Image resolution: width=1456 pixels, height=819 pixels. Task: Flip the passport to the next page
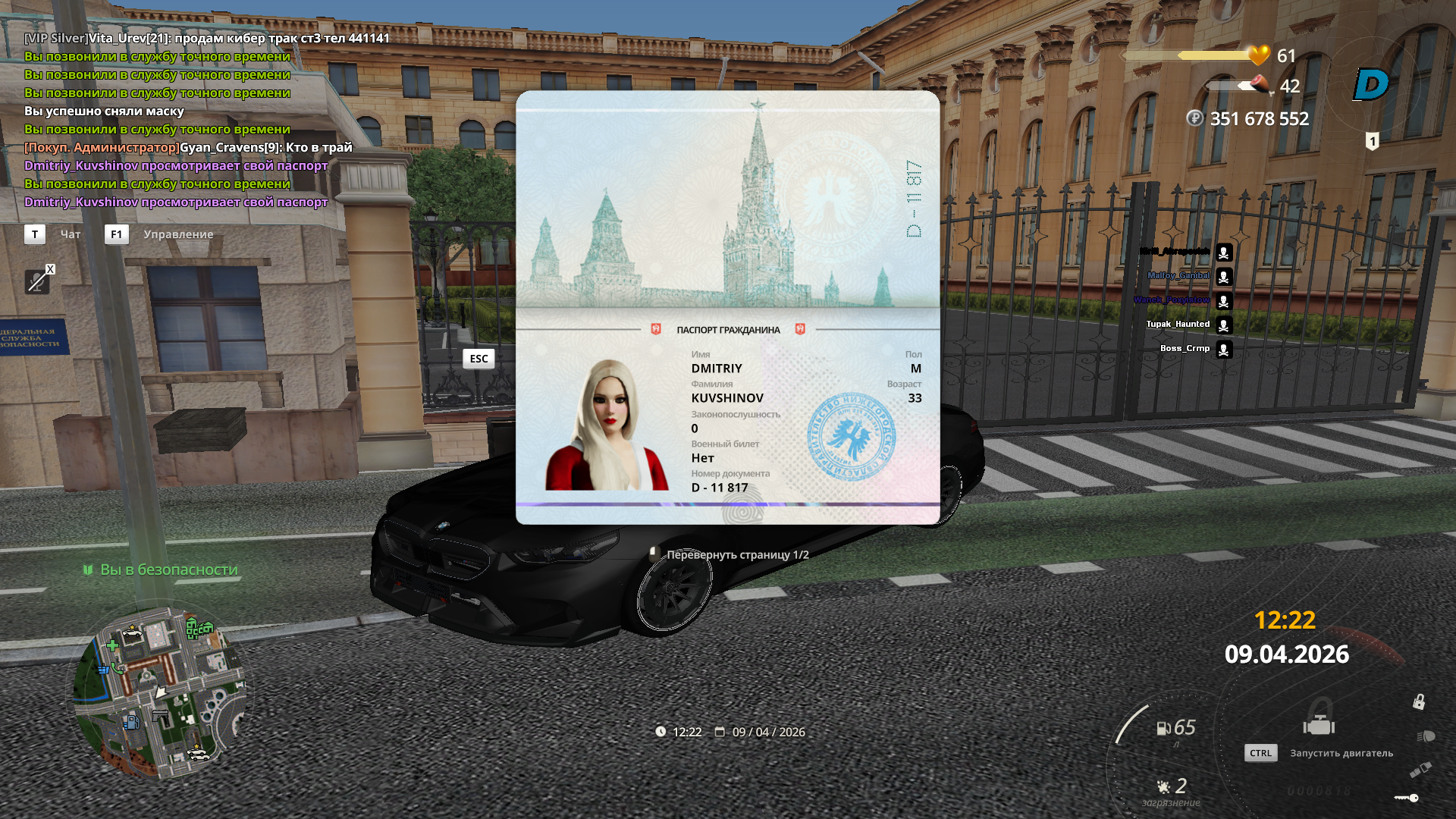click(736, 555)
